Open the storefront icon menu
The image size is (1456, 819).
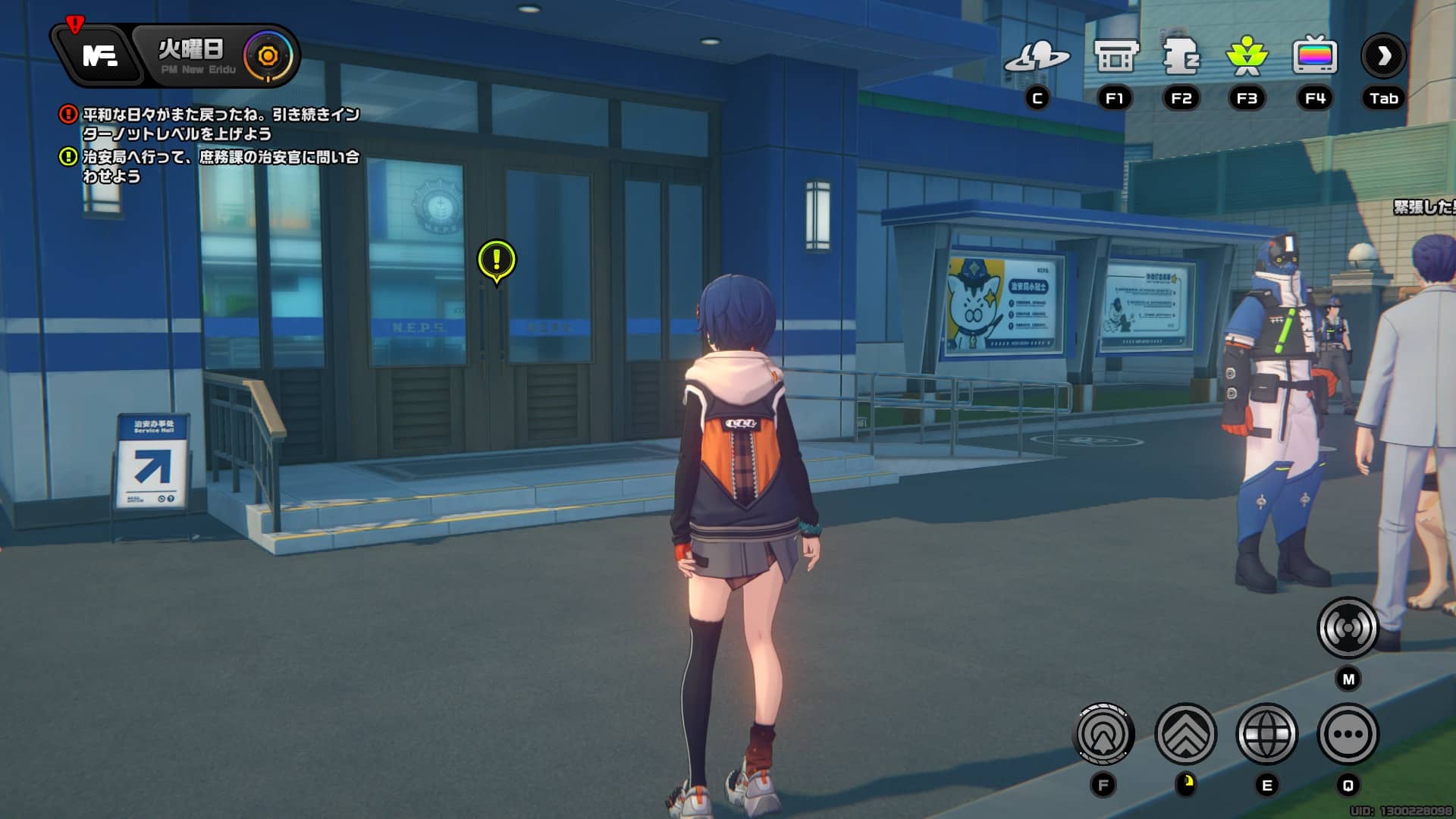click(x=1116, y=57)
